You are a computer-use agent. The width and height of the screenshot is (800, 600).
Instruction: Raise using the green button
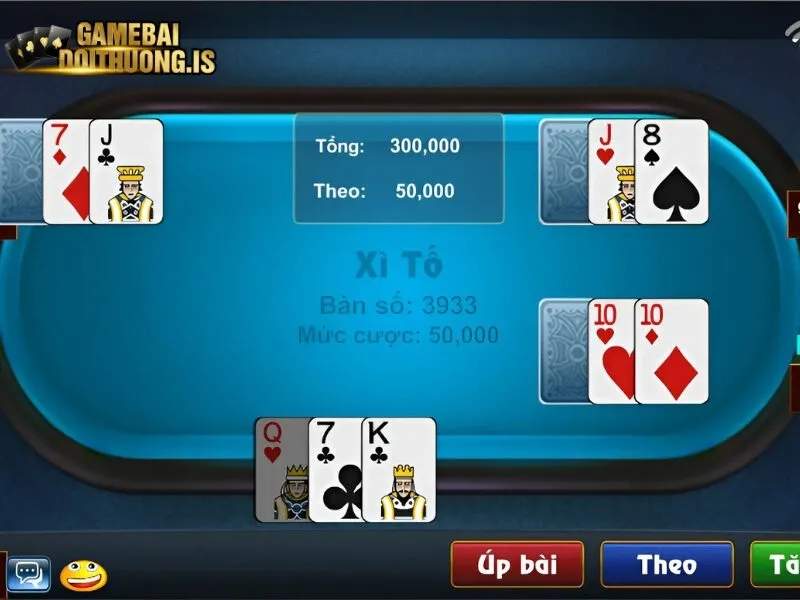(x=776, y=565)
